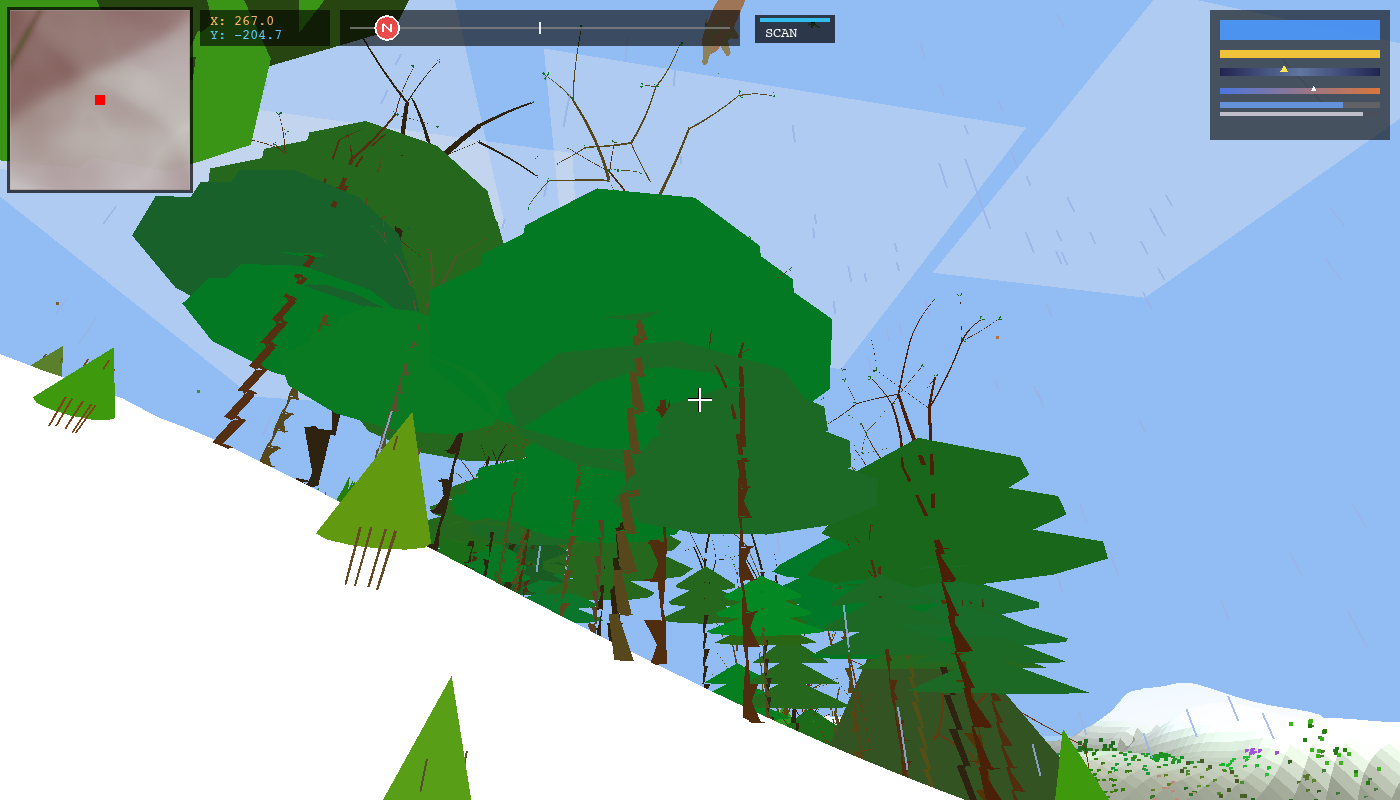1400x800 pixels.
Task: Click the white center tick on the compass strip
Action: [x=539, y=28]
